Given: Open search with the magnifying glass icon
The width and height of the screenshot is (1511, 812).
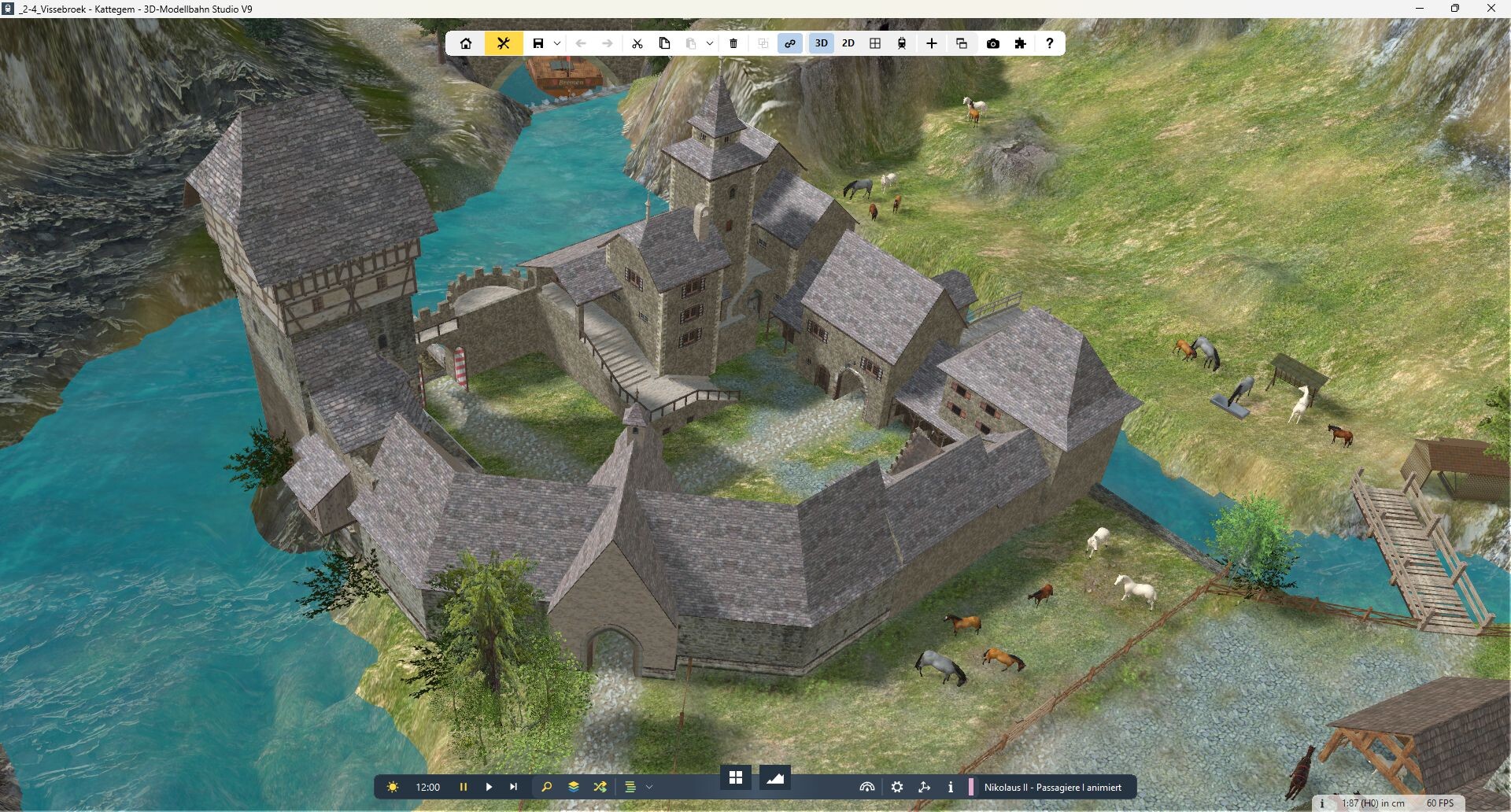Looking at the screenshot, I should [547, 787].
